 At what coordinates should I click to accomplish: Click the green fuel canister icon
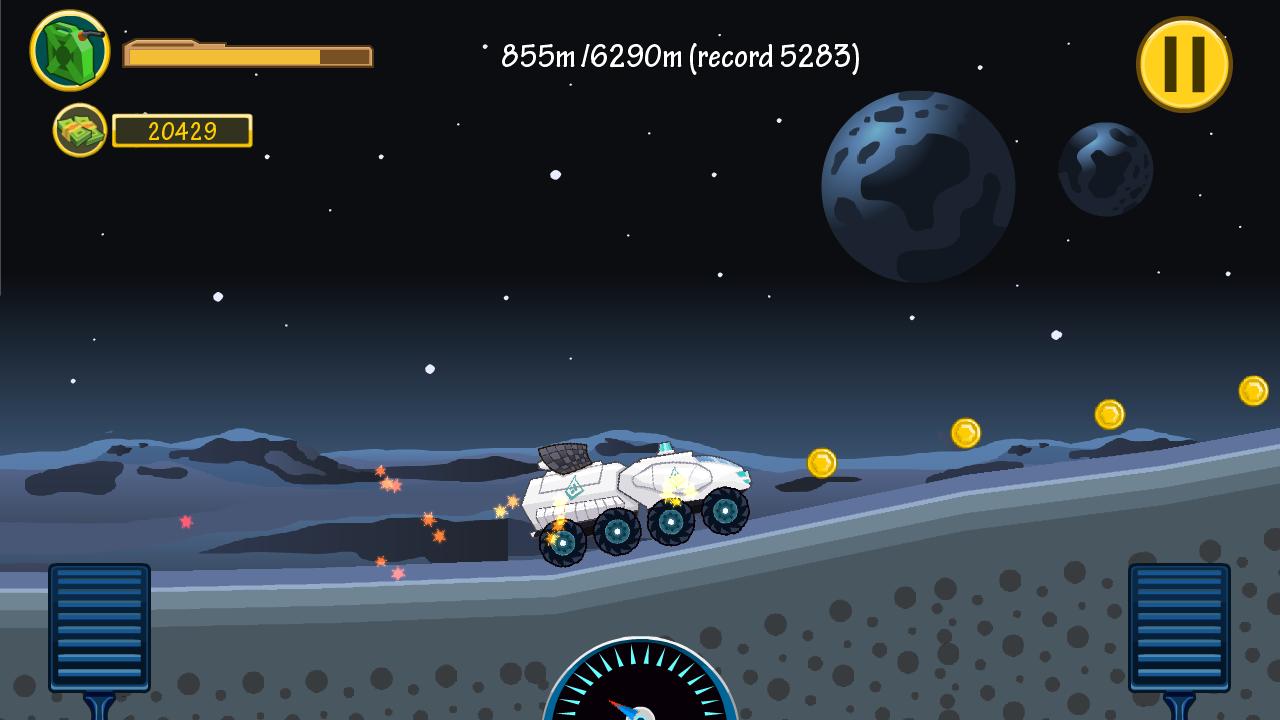pos(69,50)
